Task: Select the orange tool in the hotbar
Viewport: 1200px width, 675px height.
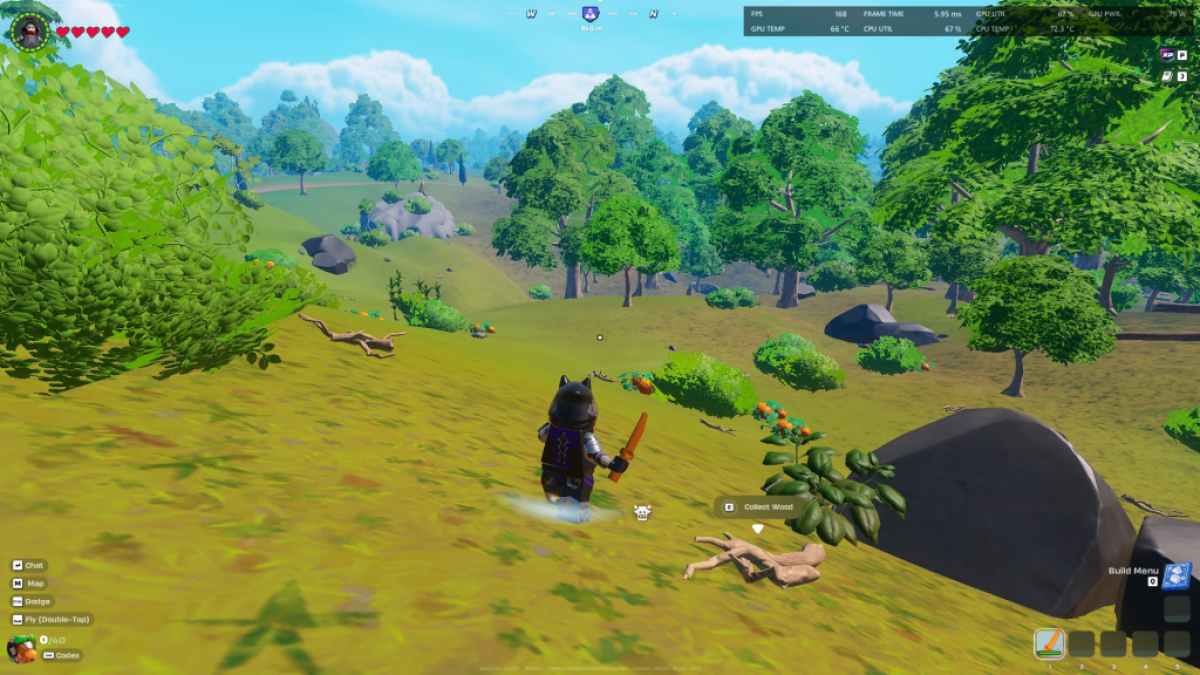Action: (1049, 643)
